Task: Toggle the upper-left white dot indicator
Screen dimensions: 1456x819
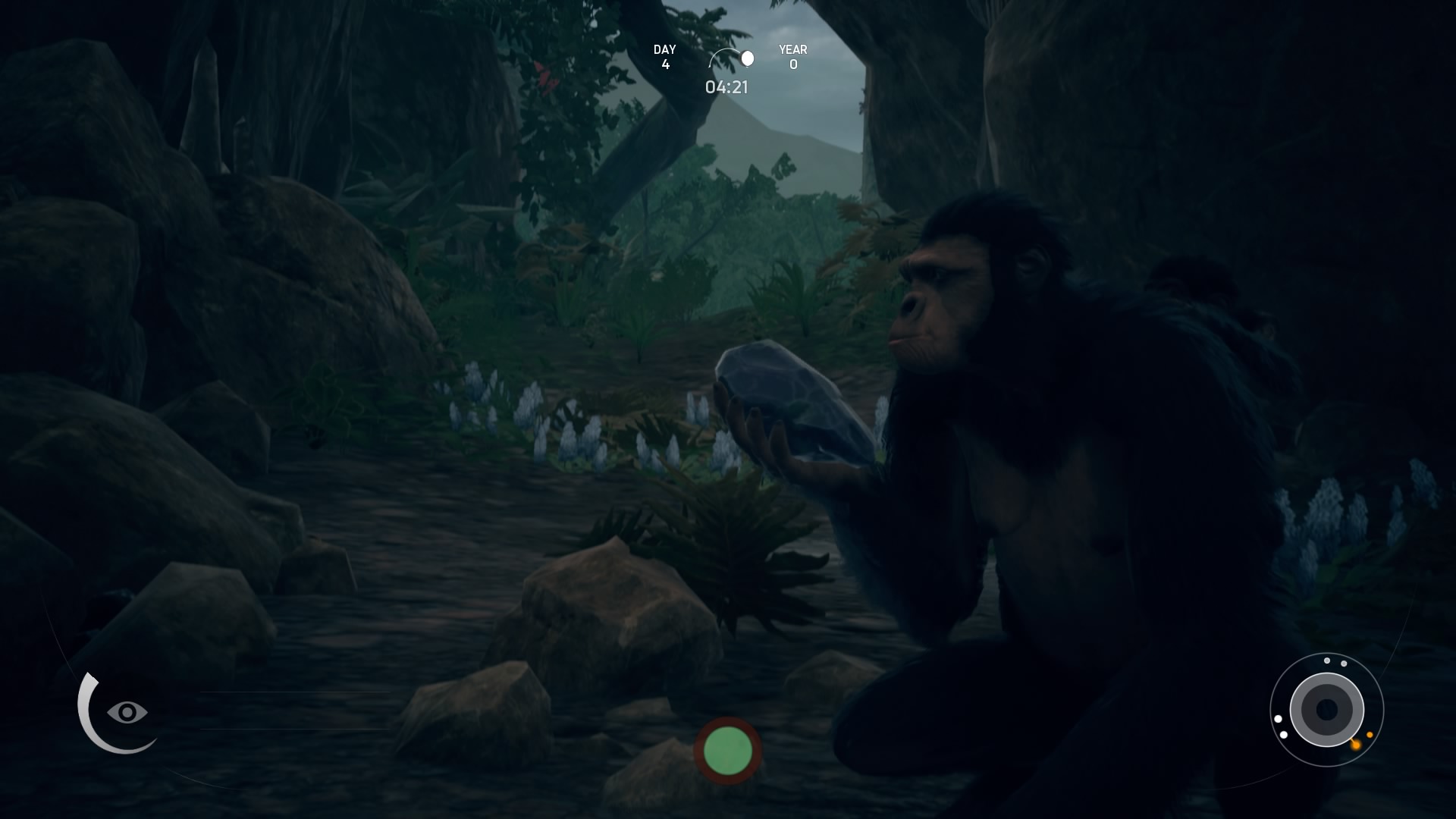Action: coord(1279,719)
